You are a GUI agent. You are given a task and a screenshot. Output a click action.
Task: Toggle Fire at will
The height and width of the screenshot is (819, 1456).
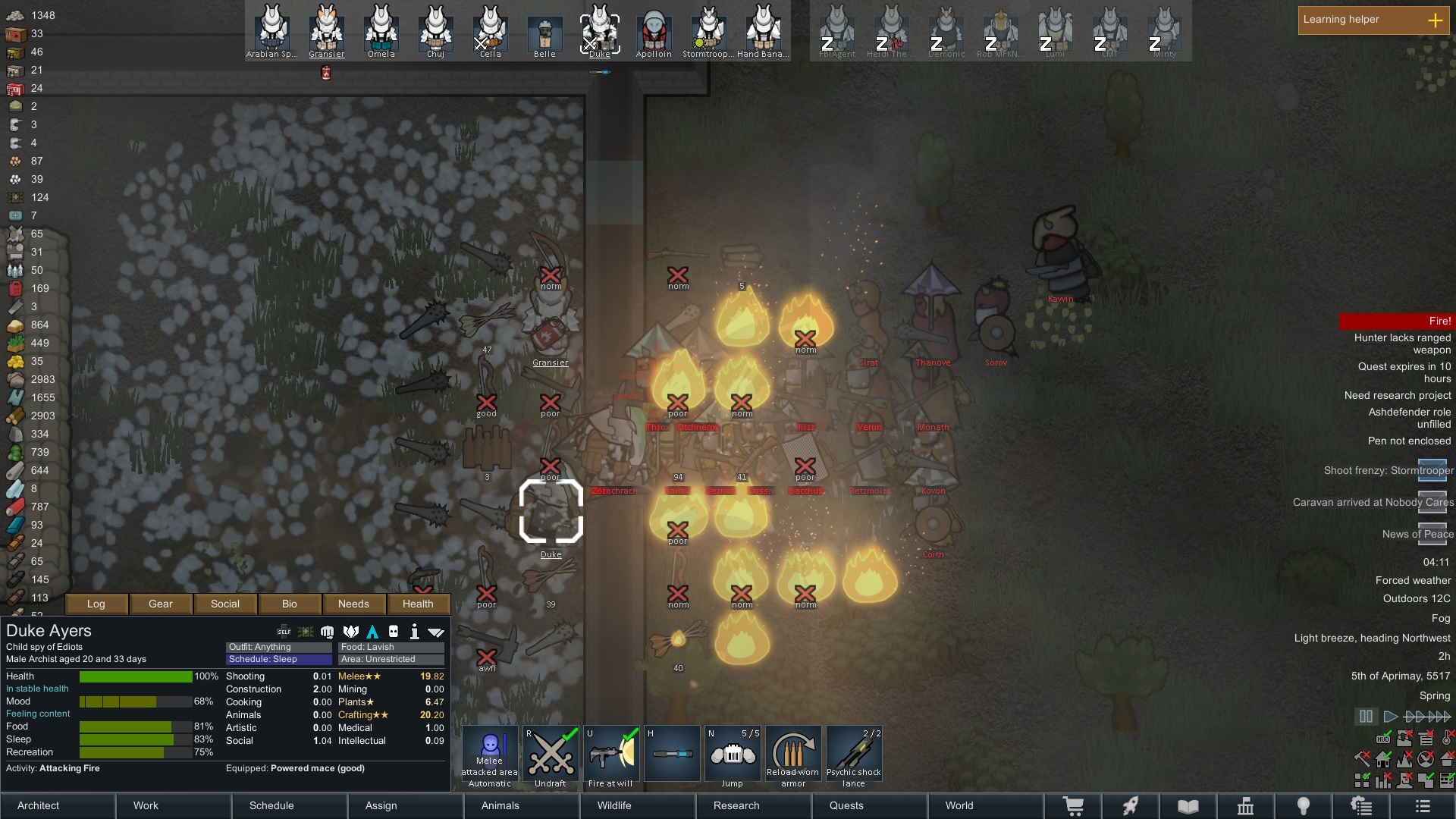click(x=611, y=755)
